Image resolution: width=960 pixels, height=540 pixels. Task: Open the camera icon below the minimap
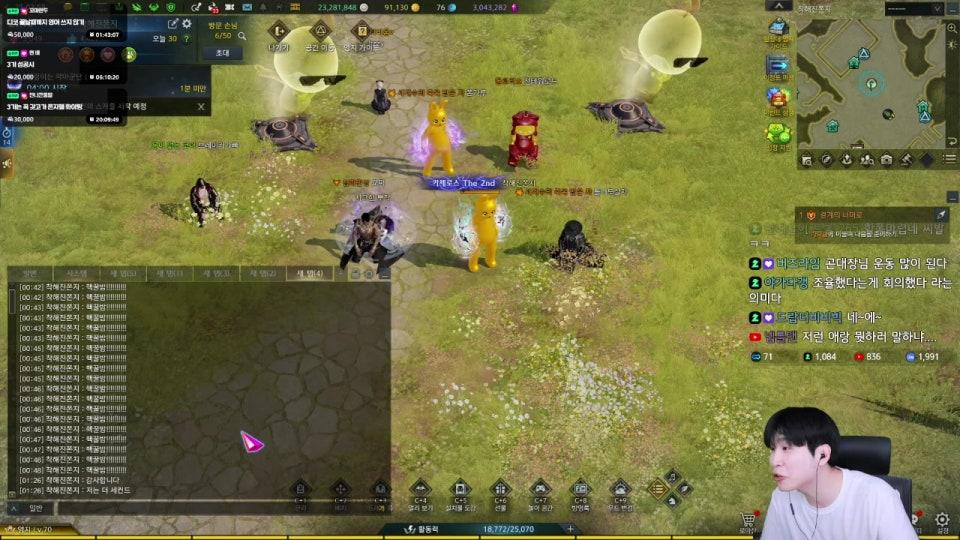tap(886, 159)
